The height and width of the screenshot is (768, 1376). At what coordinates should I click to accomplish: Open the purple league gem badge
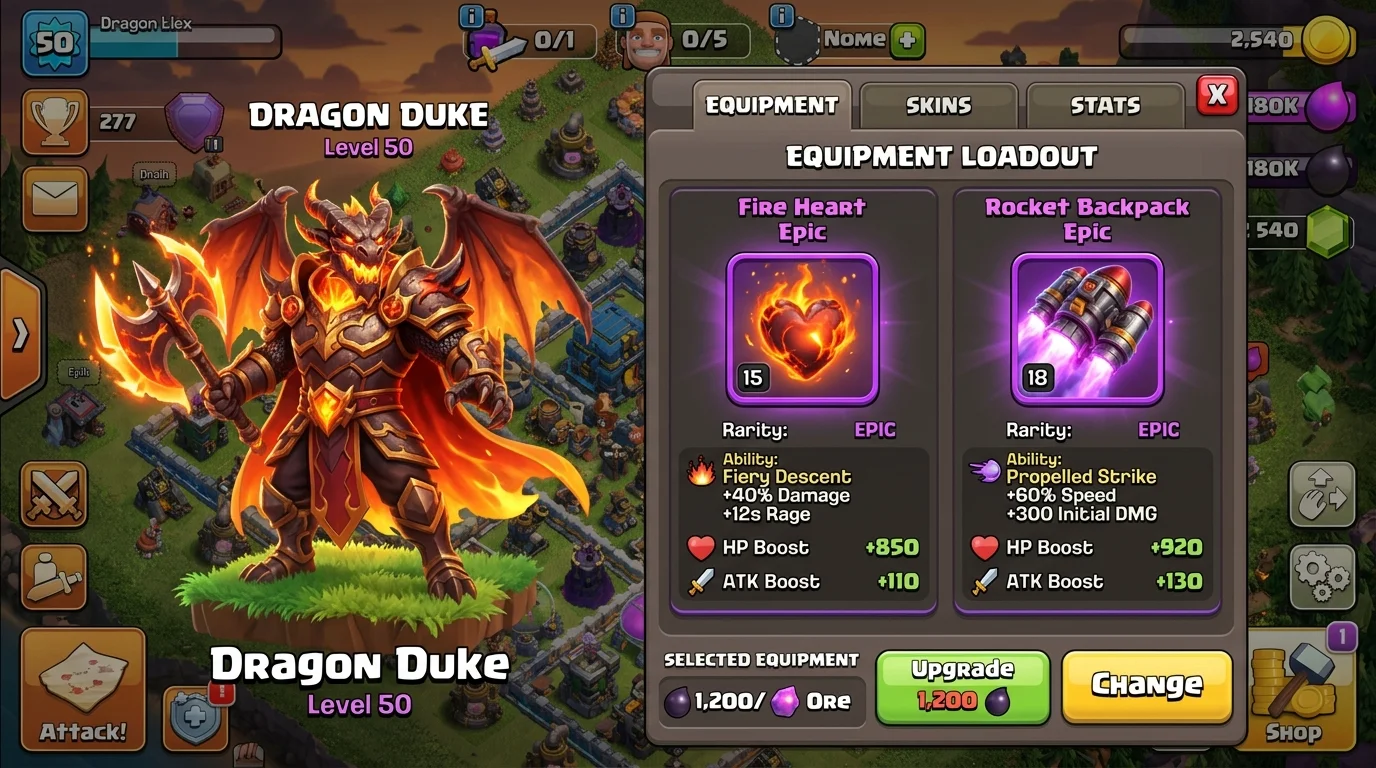coord(192,121)
